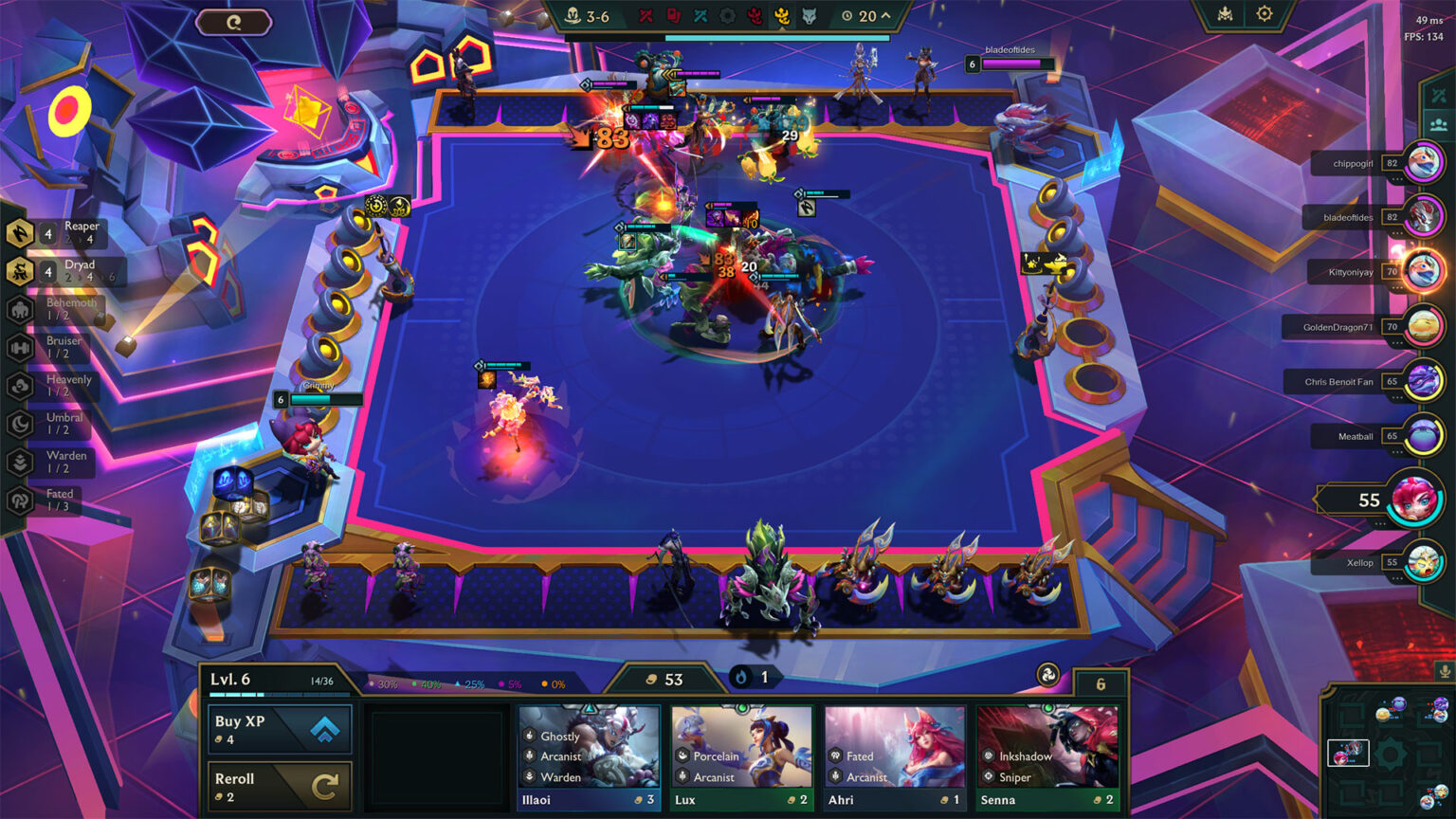
Task: Purchase the Senna shop card
Action: pyautogui.click(x=1048, y=757)
